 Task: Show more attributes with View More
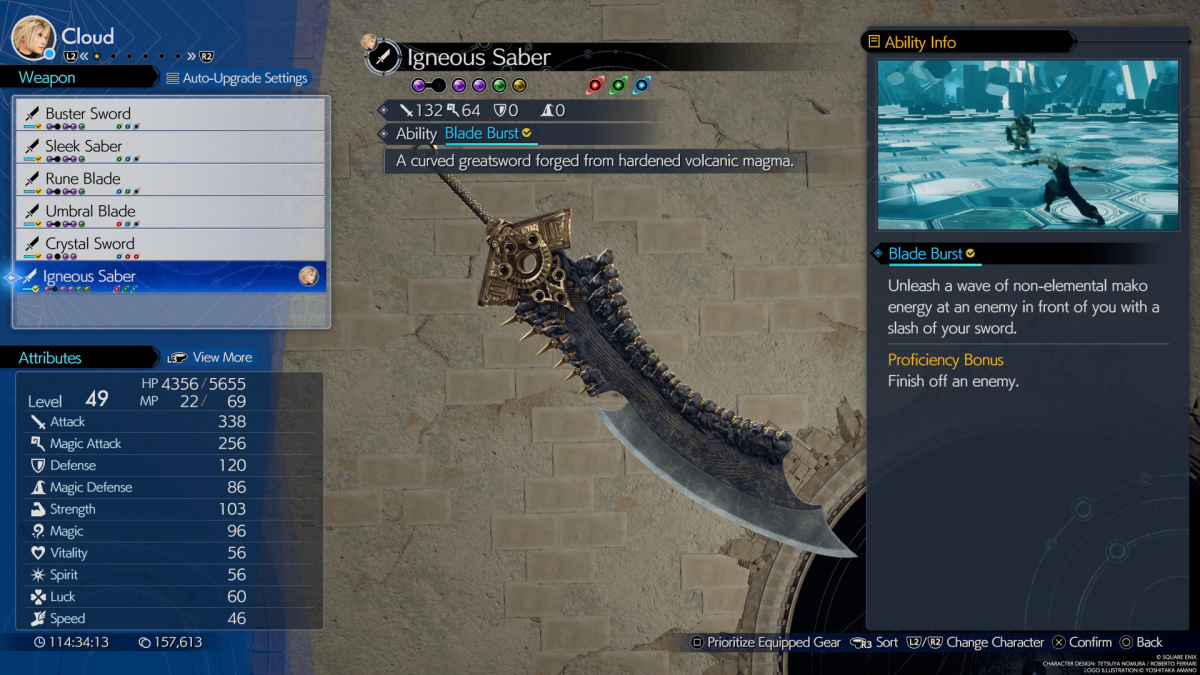(210, 357)
